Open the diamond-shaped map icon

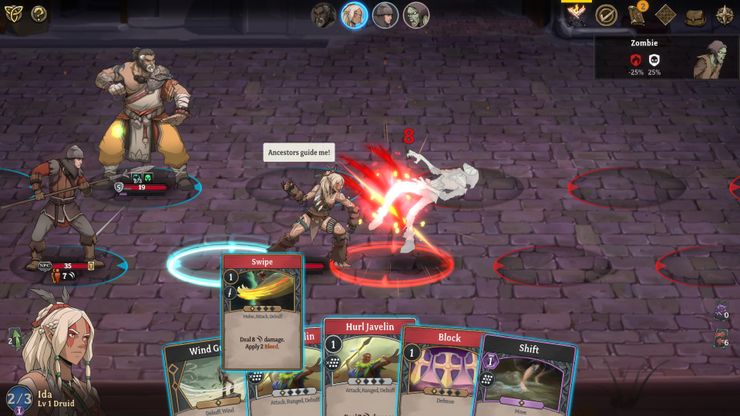[666, 15]
